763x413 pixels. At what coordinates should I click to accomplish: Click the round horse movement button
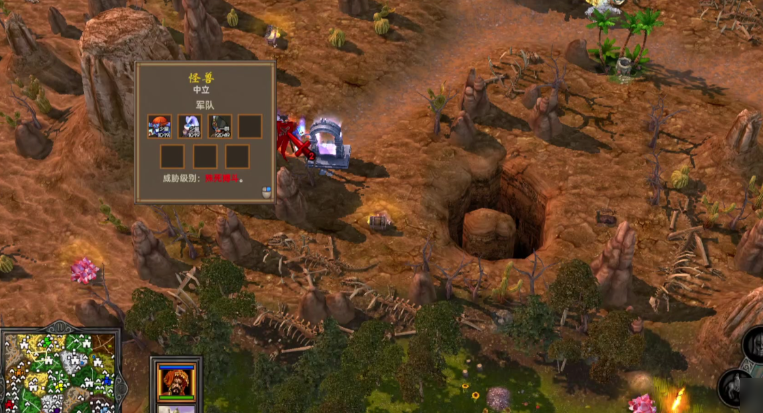(736, 387)
